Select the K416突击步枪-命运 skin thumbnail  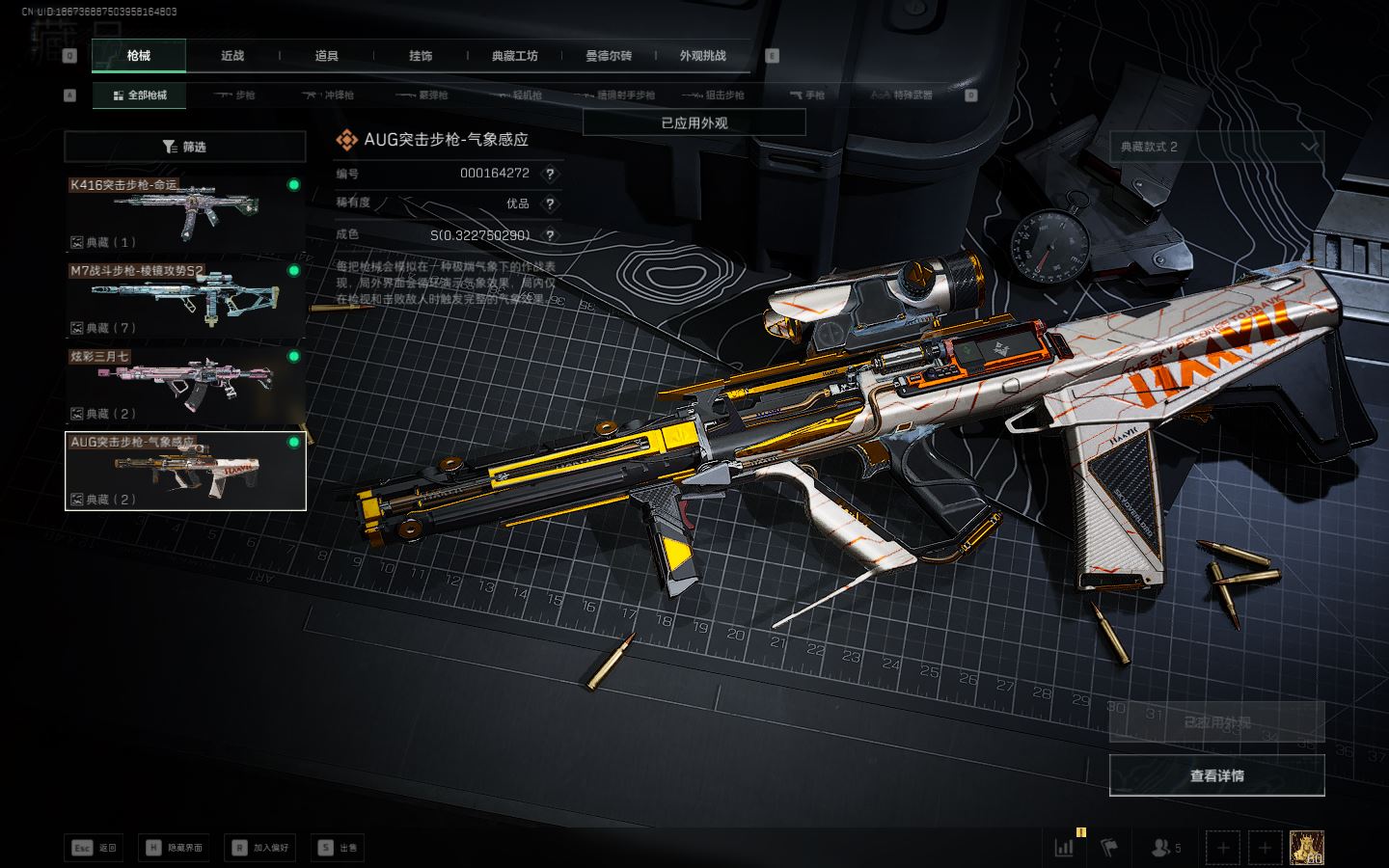[x=184, y=212]
